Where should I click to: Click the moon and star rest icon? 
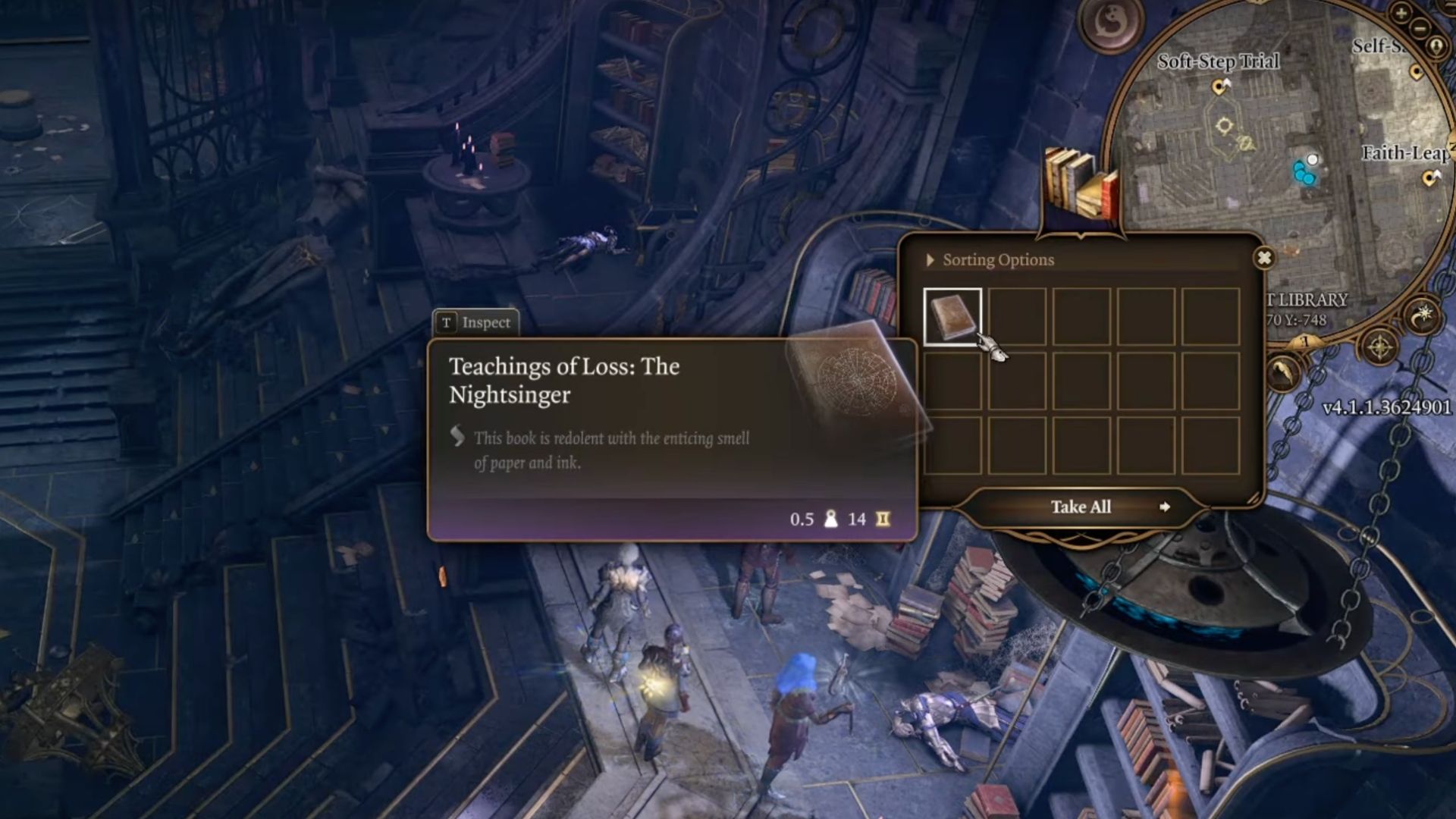pyautogui.click(x=1423, y=315)
